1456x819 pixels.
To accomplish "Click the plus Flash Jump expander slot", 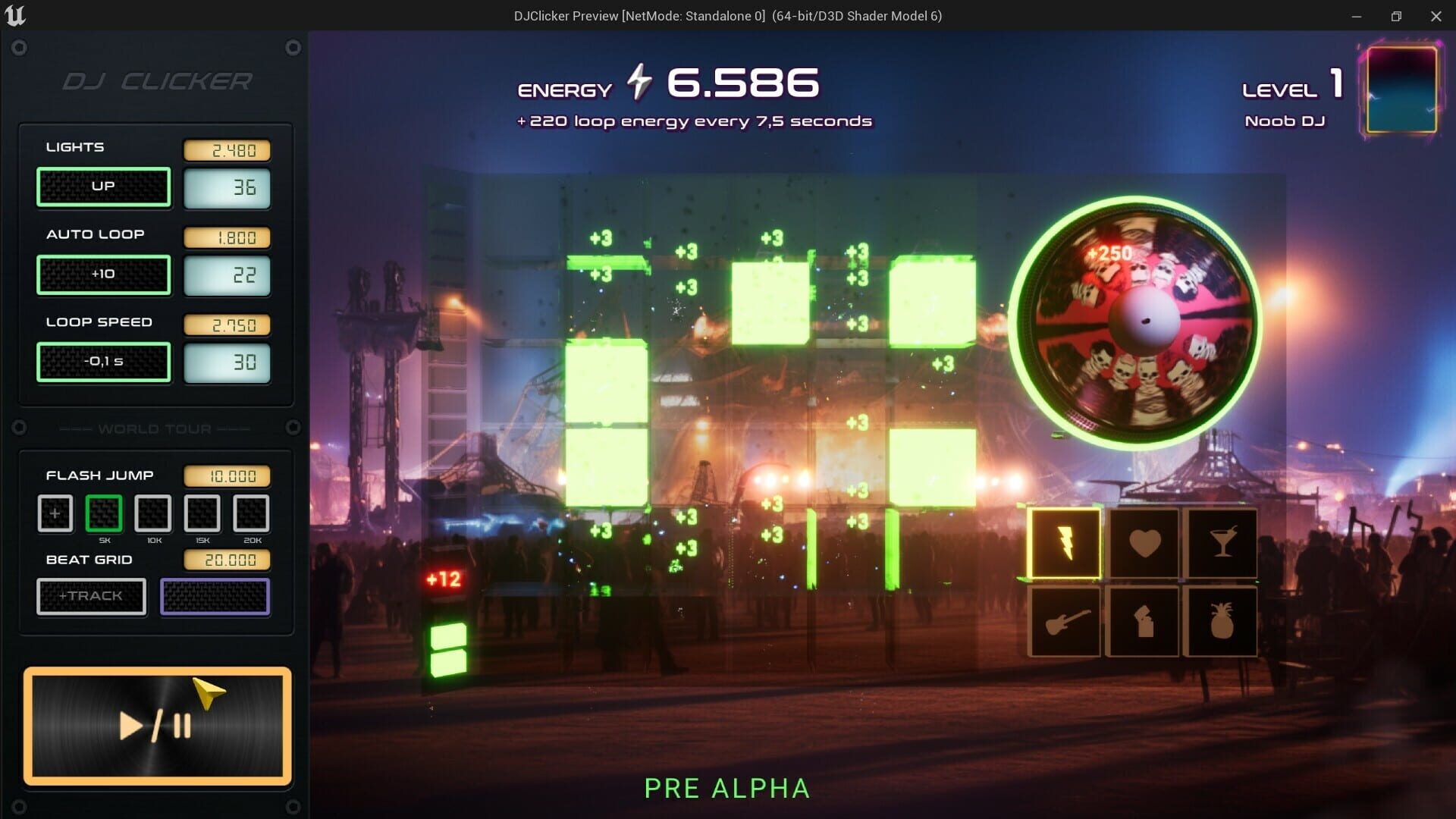I will tap(55, 513).
